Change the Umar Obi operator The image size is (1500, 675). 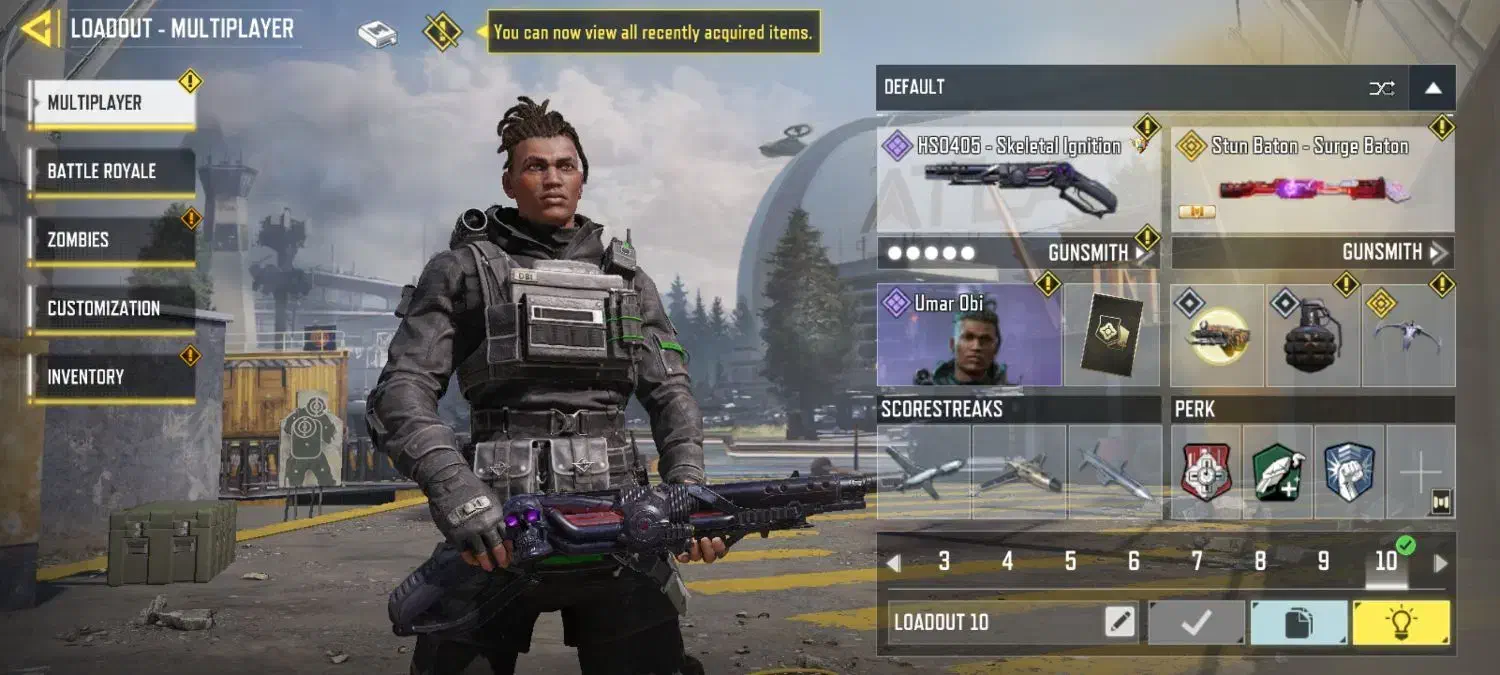pyautogui.click(x=968, y=336)
